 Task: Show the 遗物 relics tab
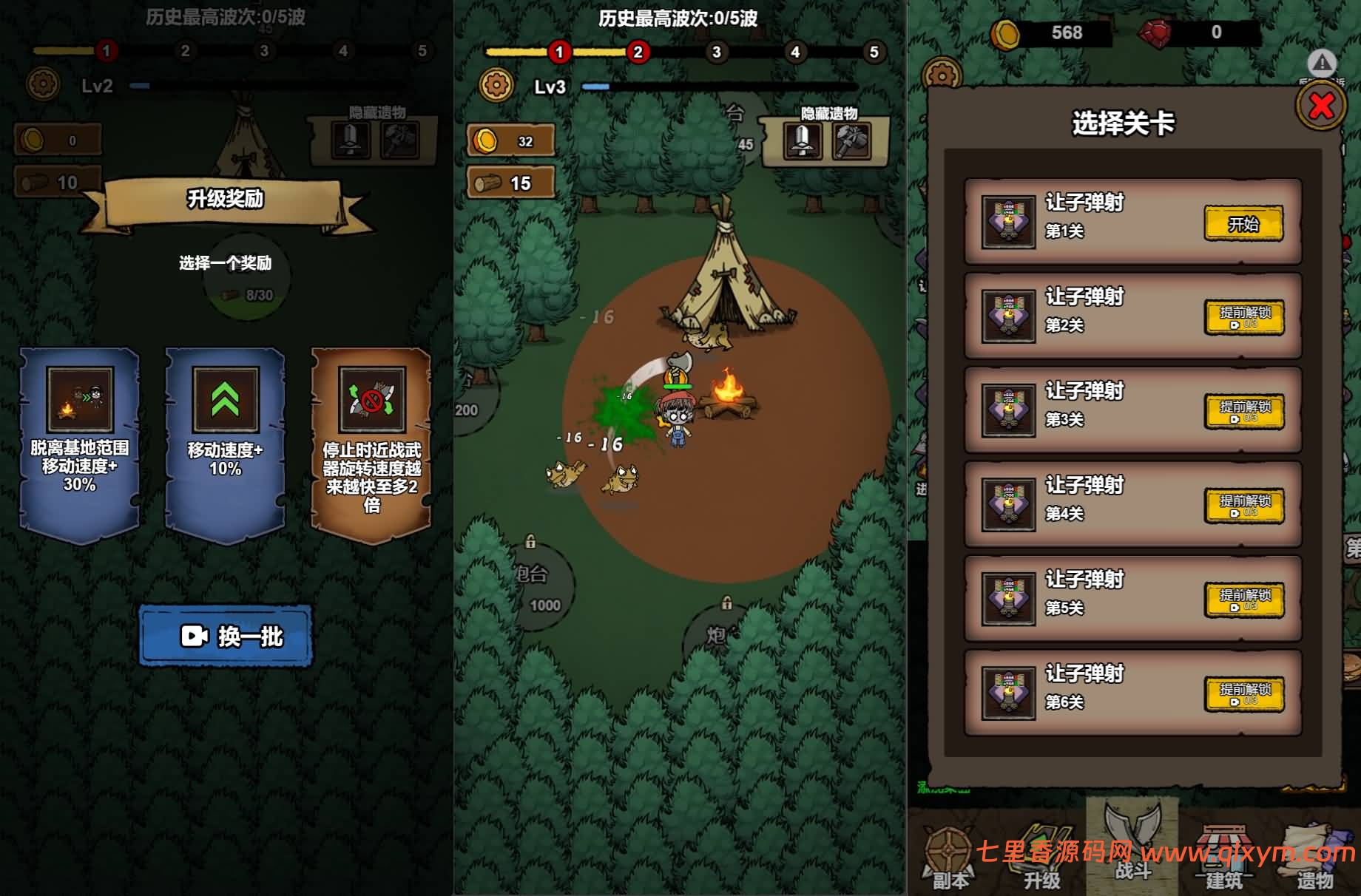pyautogui.click(x=1315, y=859)
